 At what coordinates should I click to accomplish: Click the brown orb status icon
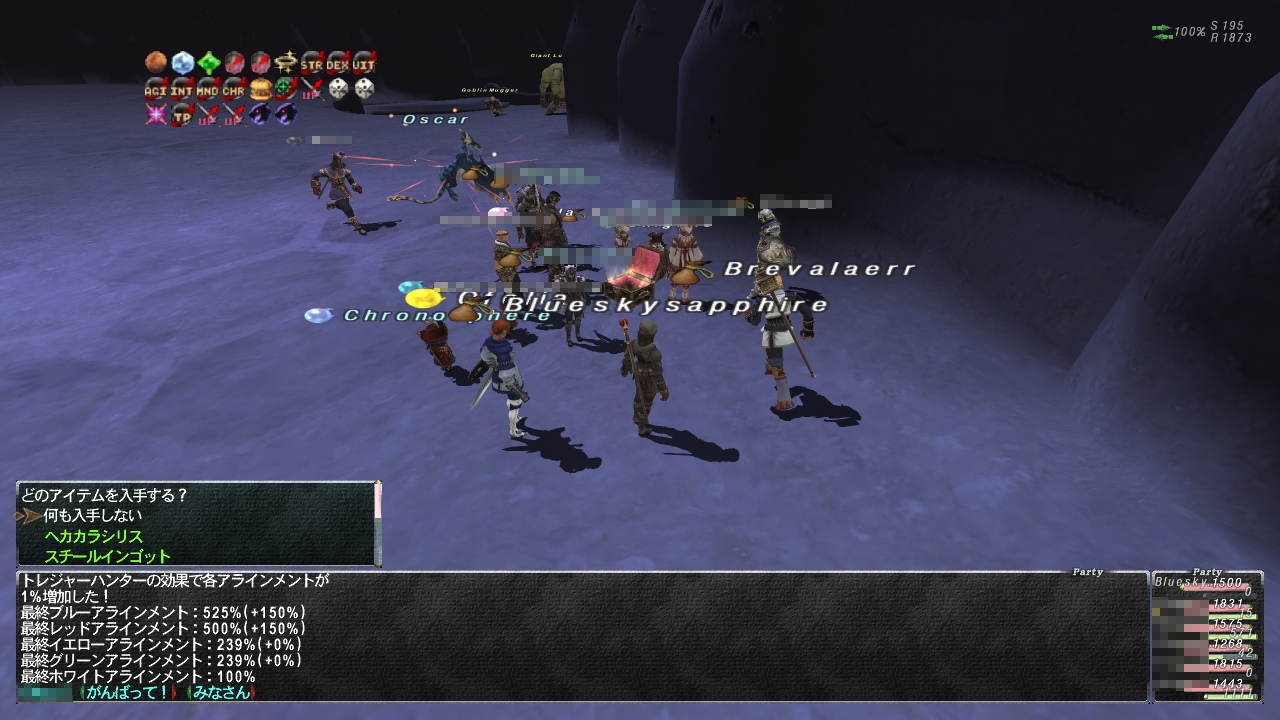point(155,62)
